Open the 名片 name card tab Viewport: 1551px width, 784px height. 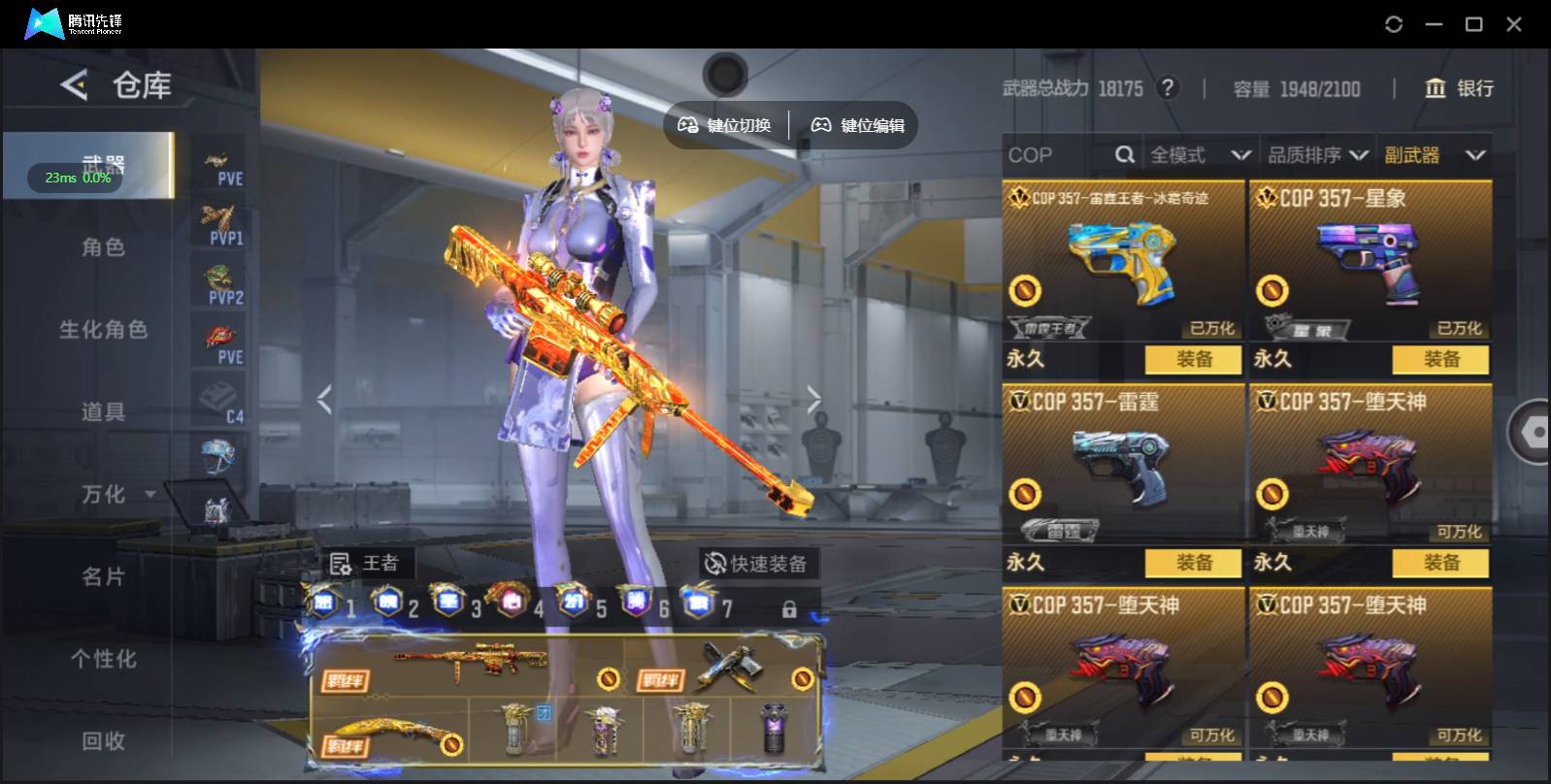point(103,577)
